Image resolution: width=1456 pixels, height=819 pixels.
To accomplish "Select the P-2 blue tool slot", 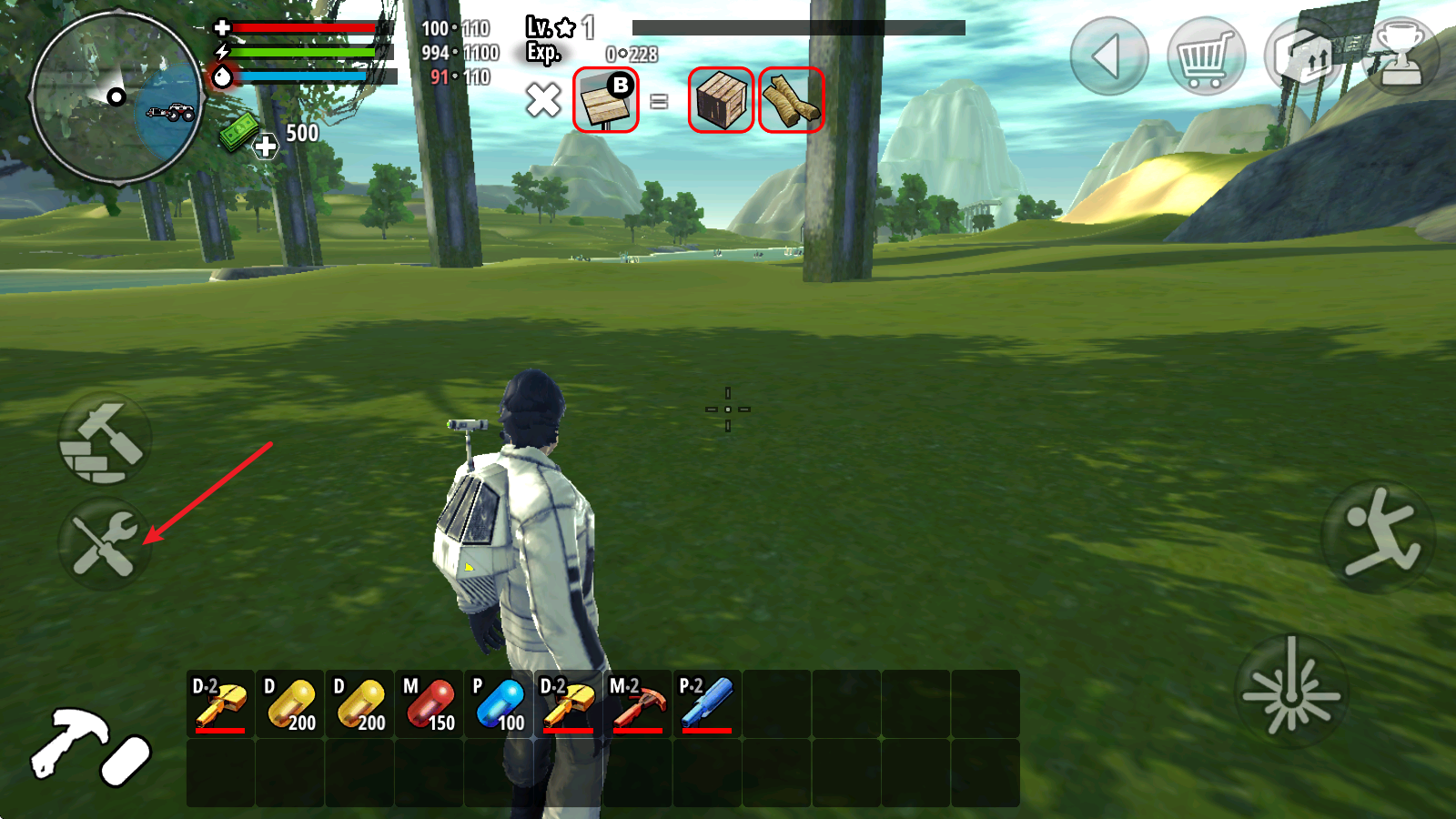I will pyautogui.click(x=707, y=703).
